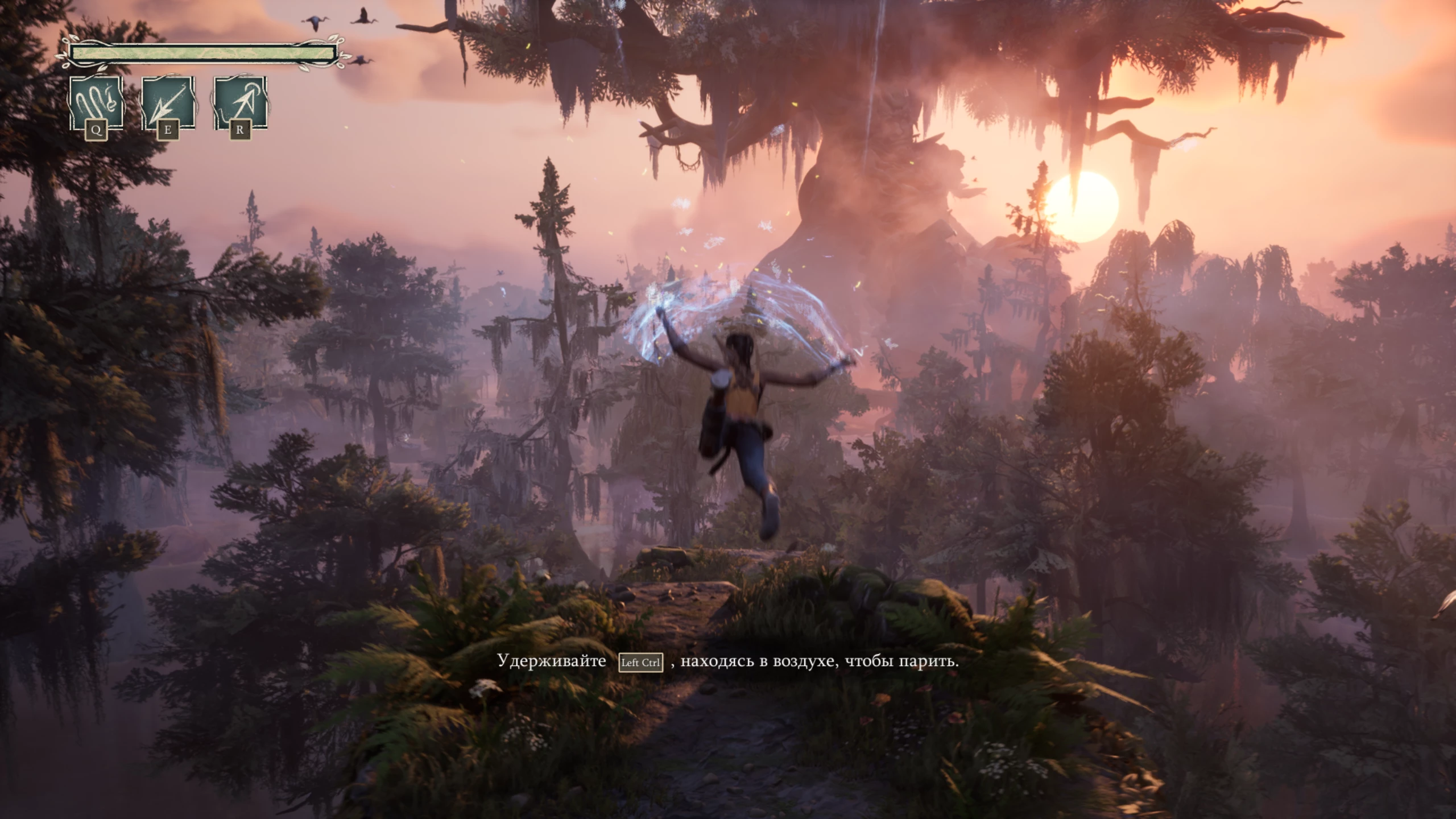The width and height of the screenshot is (1456, 819).
Task: Select the downward-pointing arrow ability
Action: click(x=168, y=104)
